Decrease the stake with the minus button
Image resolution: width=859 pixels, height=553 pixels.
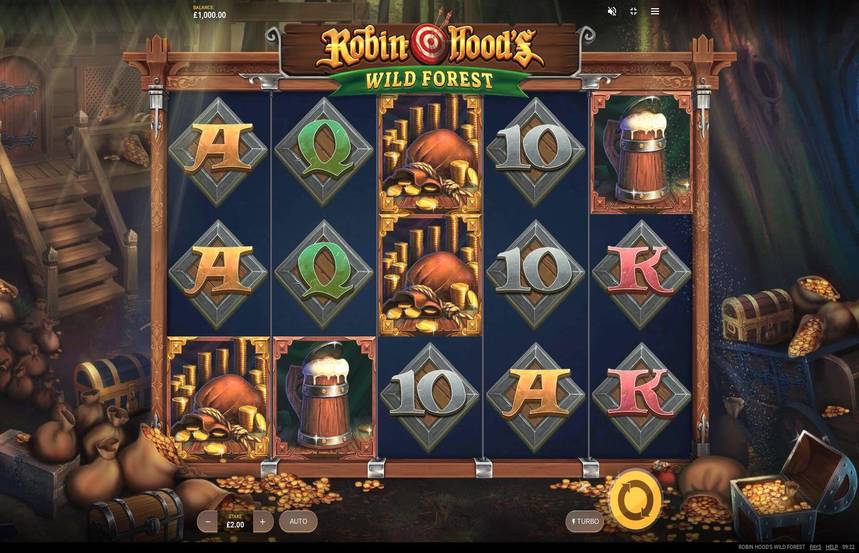point(208,521)
